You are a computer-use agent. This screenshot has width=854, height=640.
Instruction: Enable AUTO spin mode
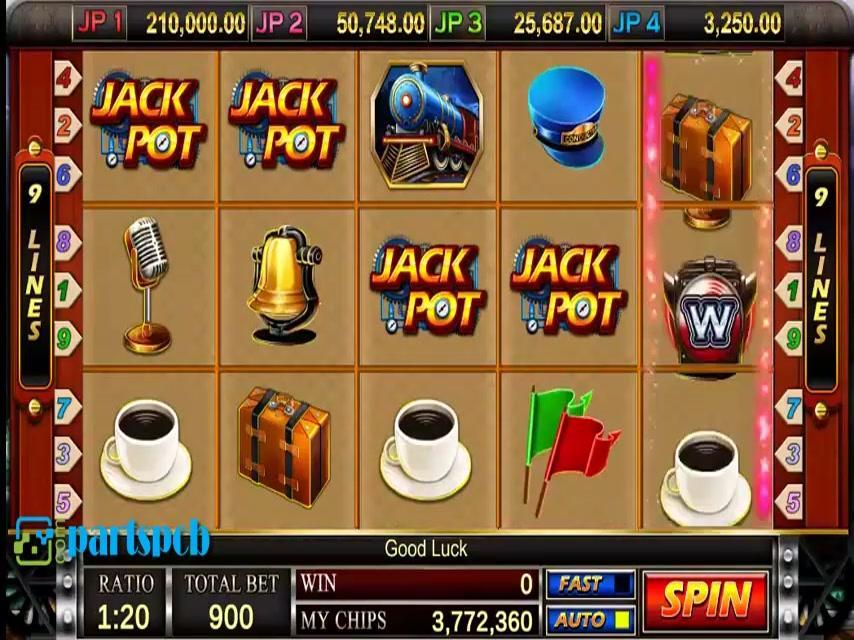click(x=590, y=619)
